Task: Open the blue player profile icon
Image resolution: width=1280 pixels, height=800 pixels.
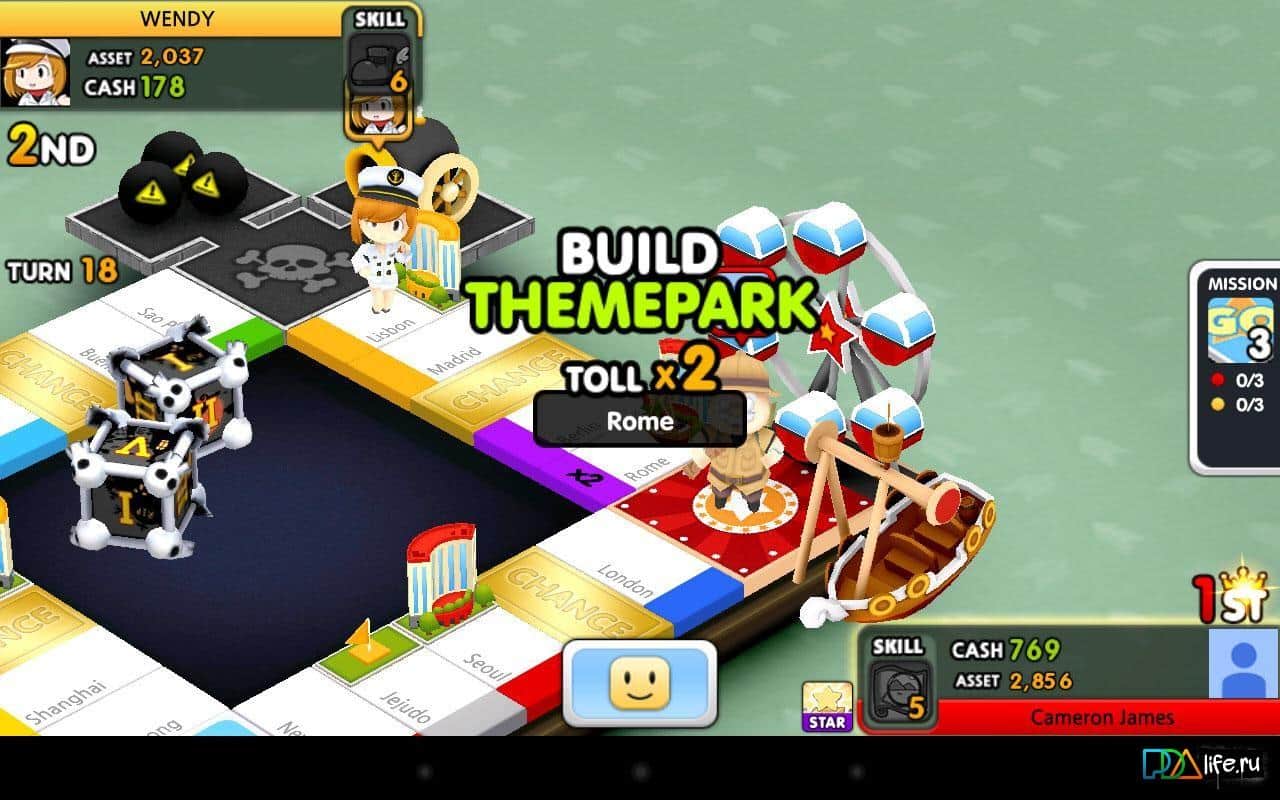Action: point(1245,665)
